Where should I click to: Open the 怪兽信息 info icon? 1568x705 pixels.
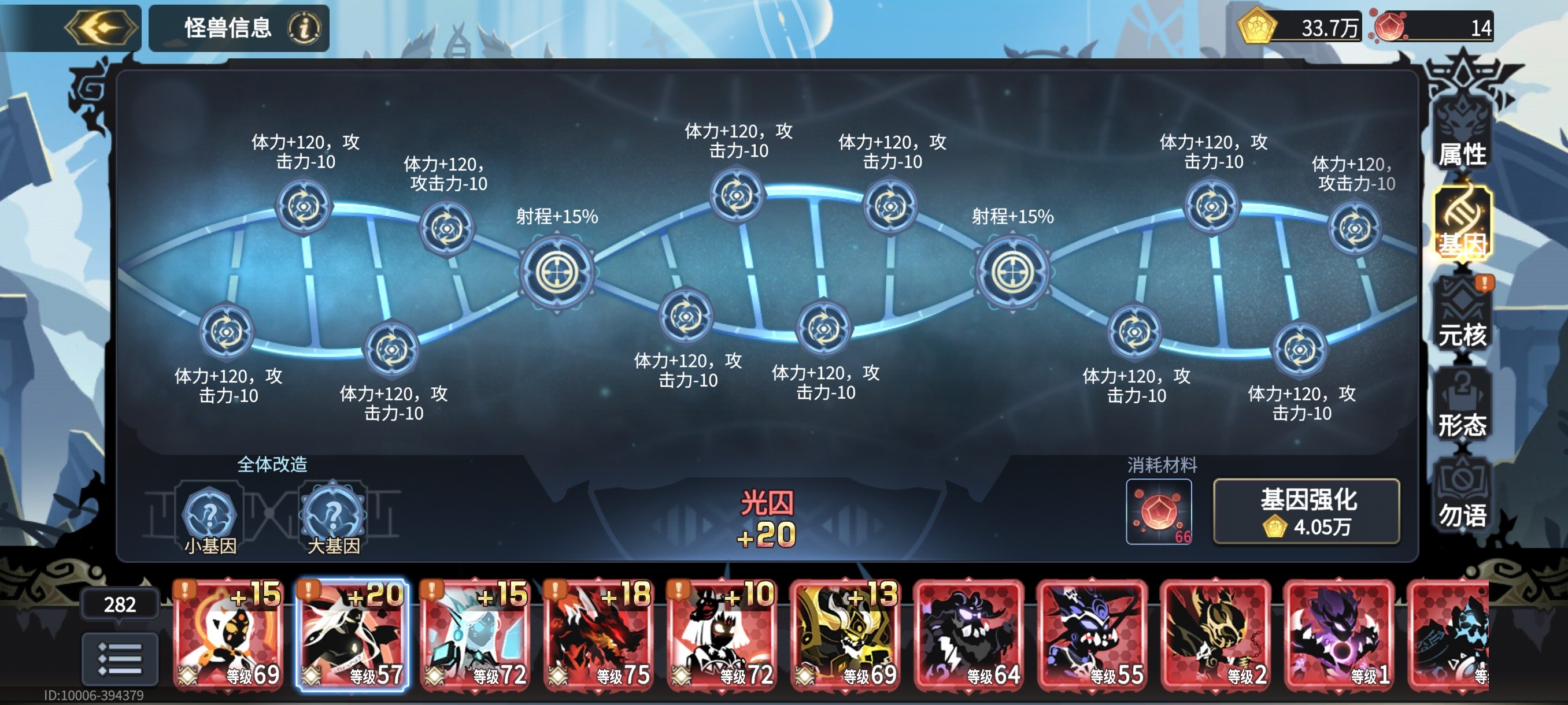pyautogui.click(x=303, y=28)
